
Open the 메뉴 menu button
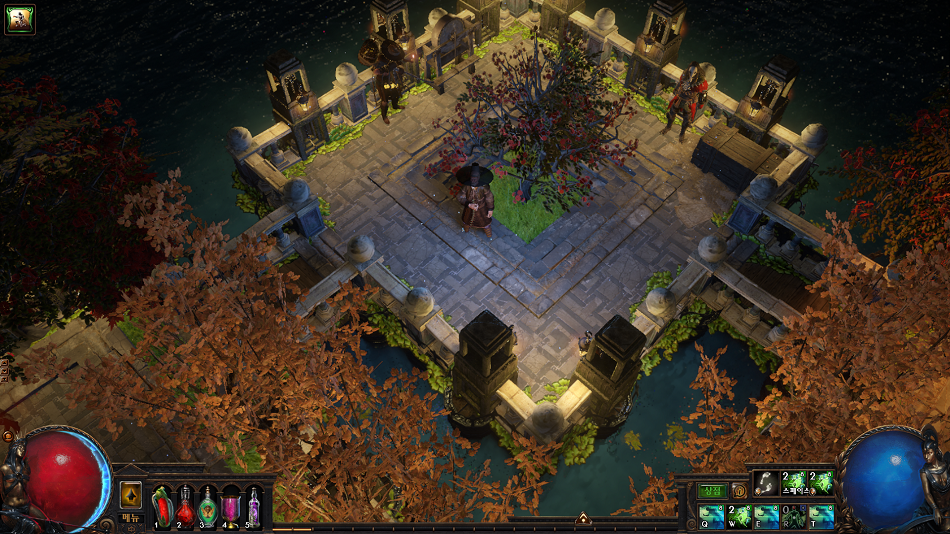click(130, 517)
